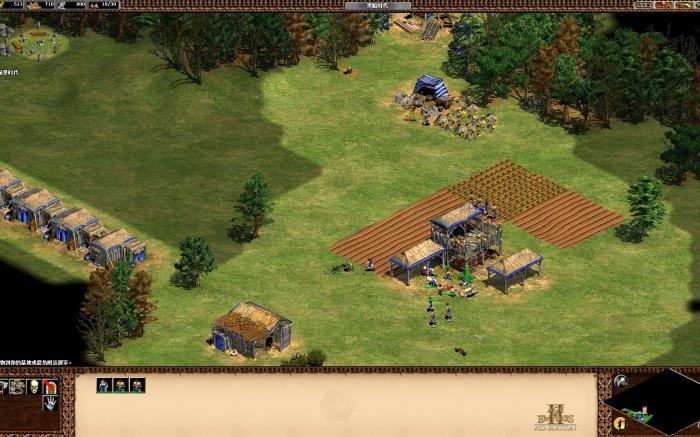Click the grey round button beside the minimap
This screenshot has height=437, width=700.
(x=620, y=381)
